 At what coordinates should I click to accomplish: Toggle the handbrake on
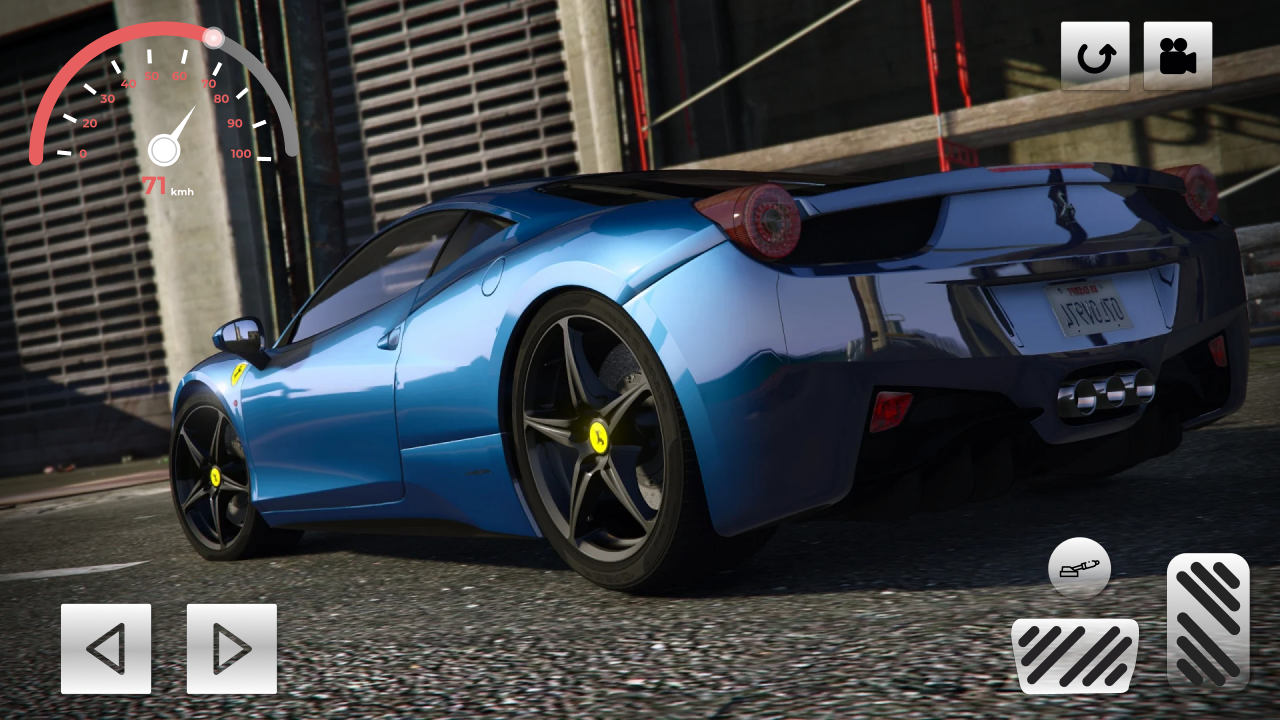click(x=1078, y=568)
